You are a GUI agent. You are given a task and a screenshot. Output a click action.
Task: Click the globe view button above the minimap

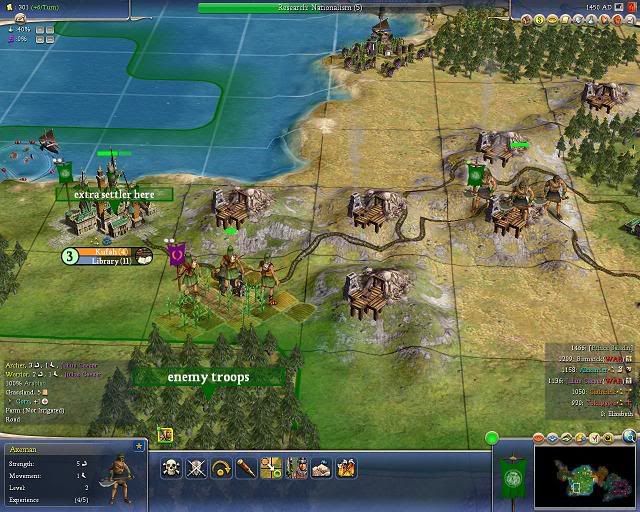tap(629, 437)
